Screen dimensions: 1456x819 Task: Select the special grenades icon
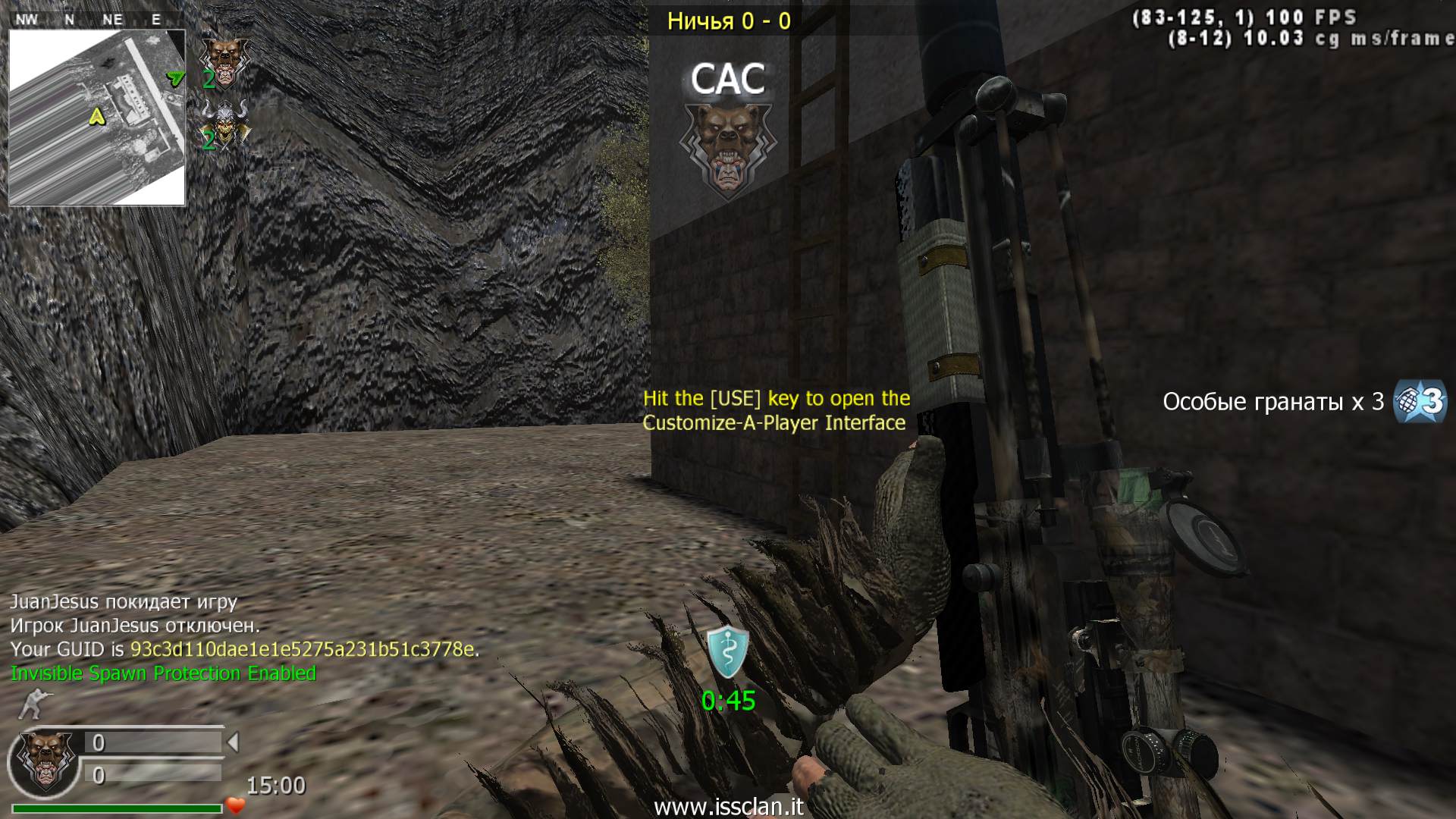[1420, 401]
